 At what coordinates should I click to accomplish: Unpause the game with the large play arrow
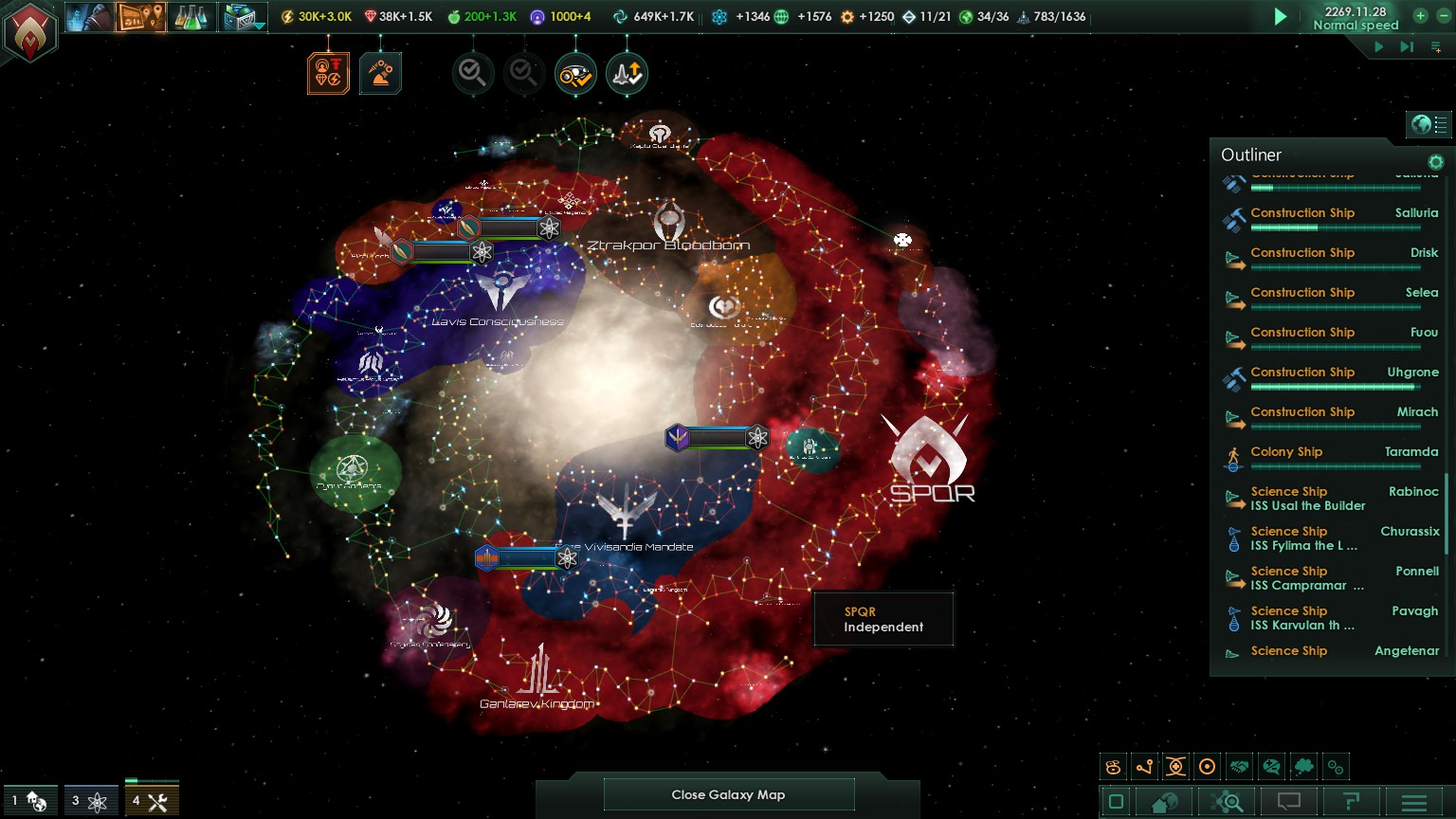pyautogui.click(x=1281, y=17)
